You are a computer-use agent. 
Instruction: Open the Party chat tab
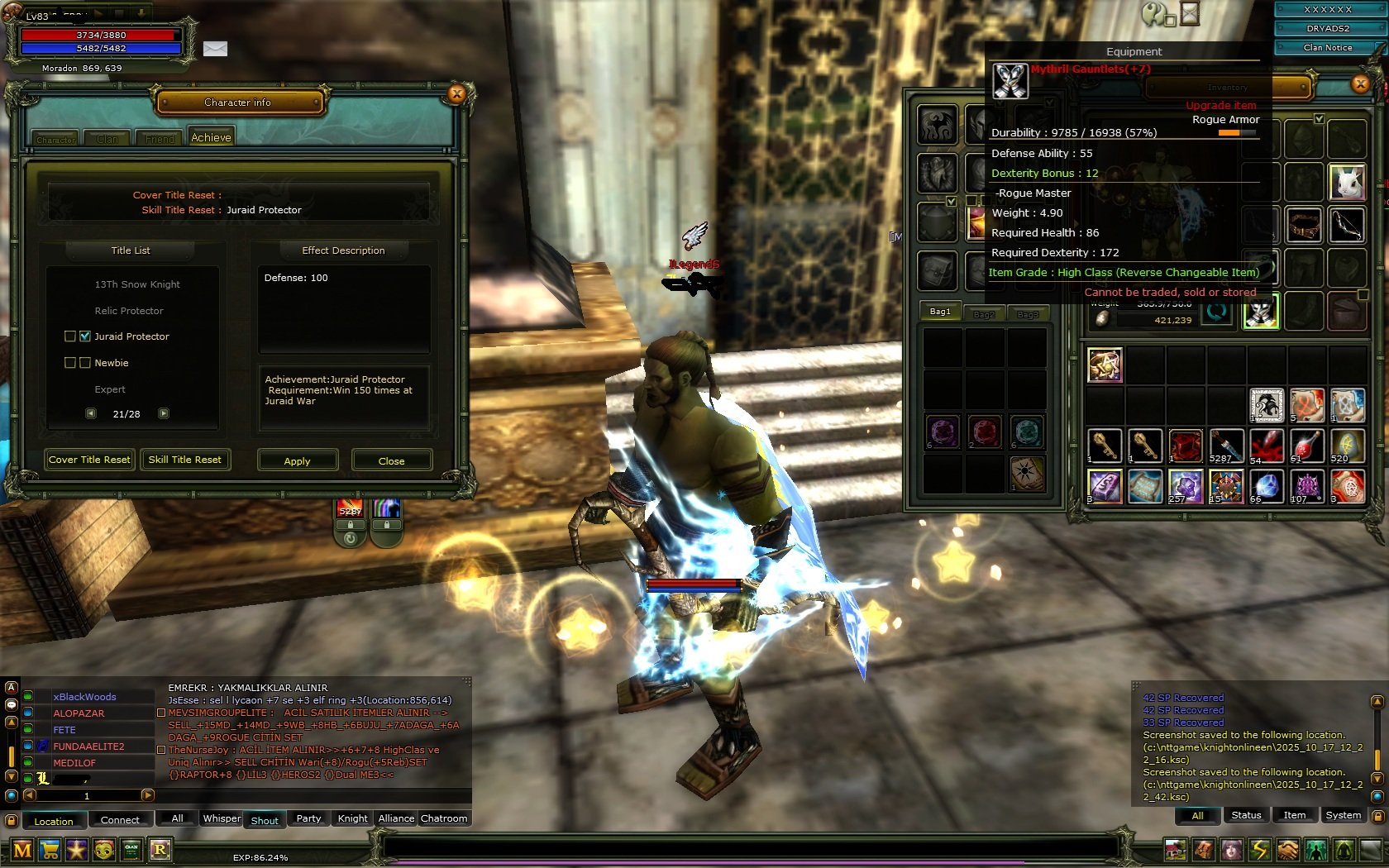pos(308,818)
